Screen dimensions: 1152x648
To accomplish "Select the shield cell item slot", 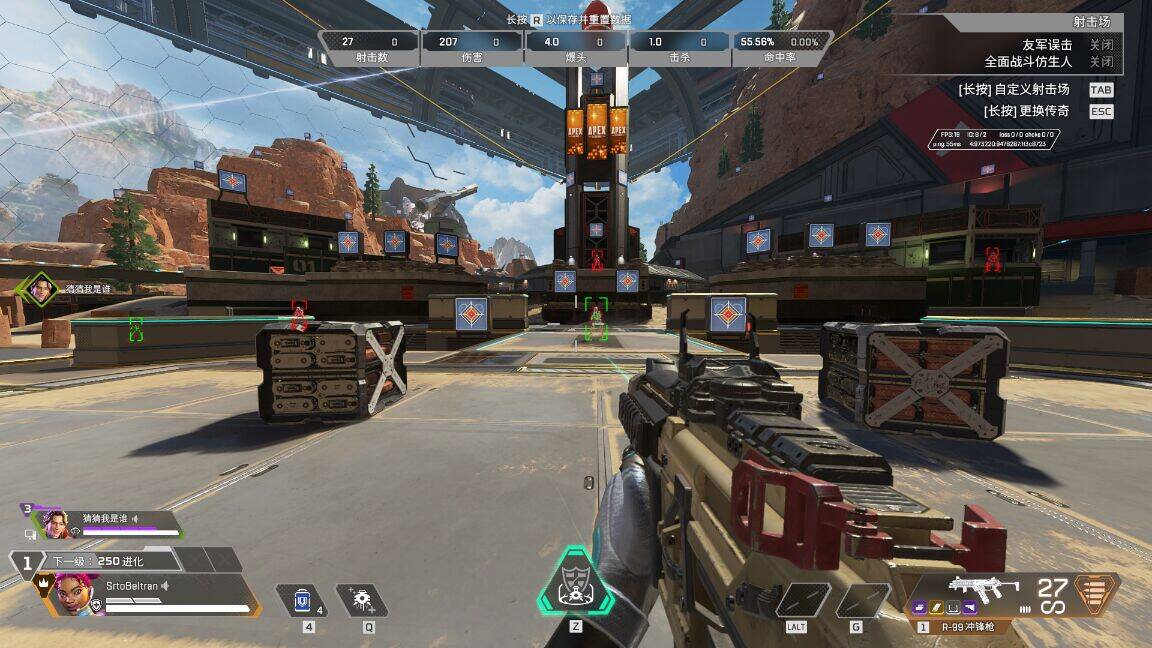I will 300,600.
